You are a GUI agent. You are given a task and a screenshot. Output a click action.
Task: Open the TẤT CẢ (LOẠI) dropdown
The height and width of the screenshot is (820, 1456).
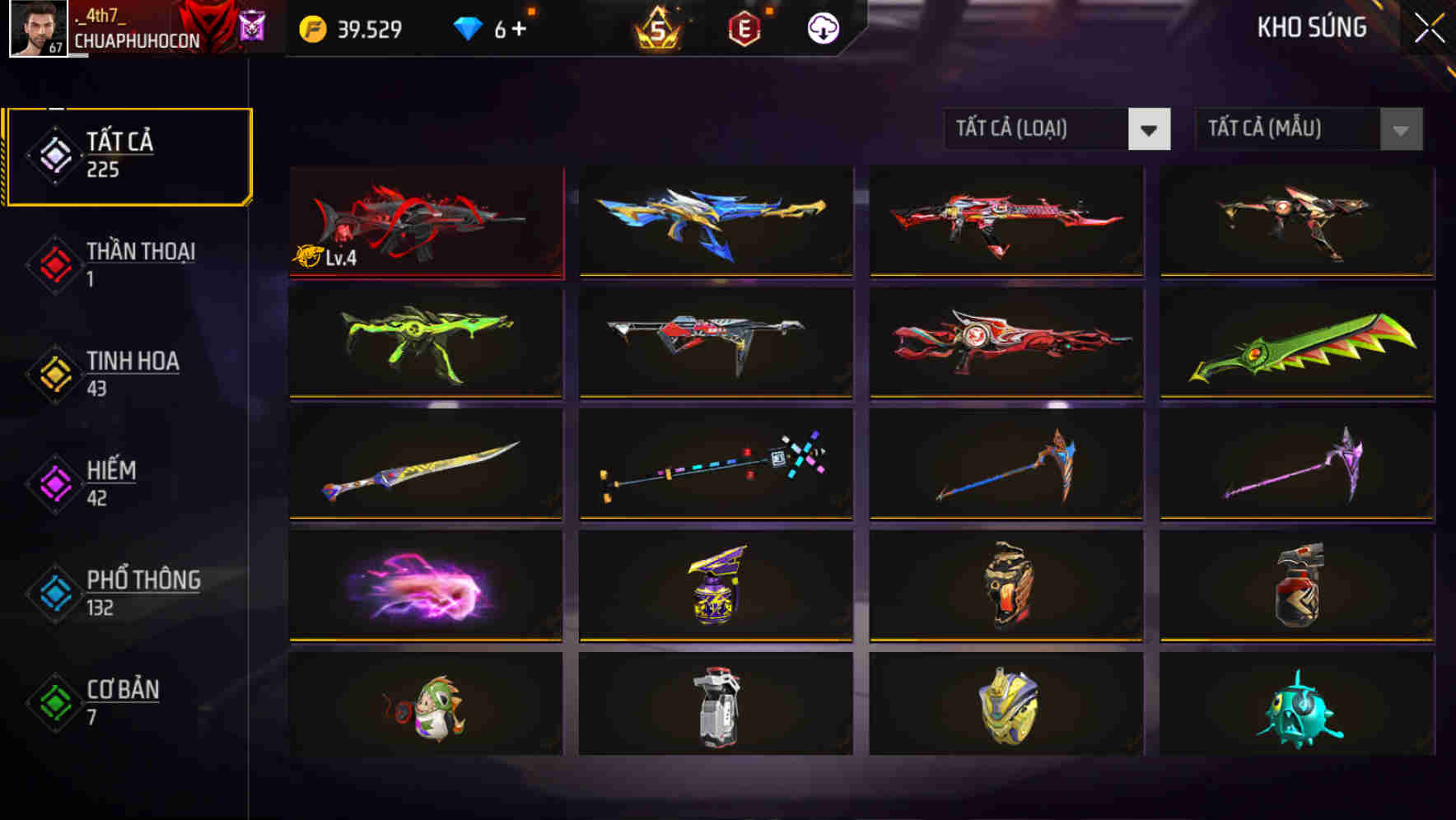(1038, 129)
